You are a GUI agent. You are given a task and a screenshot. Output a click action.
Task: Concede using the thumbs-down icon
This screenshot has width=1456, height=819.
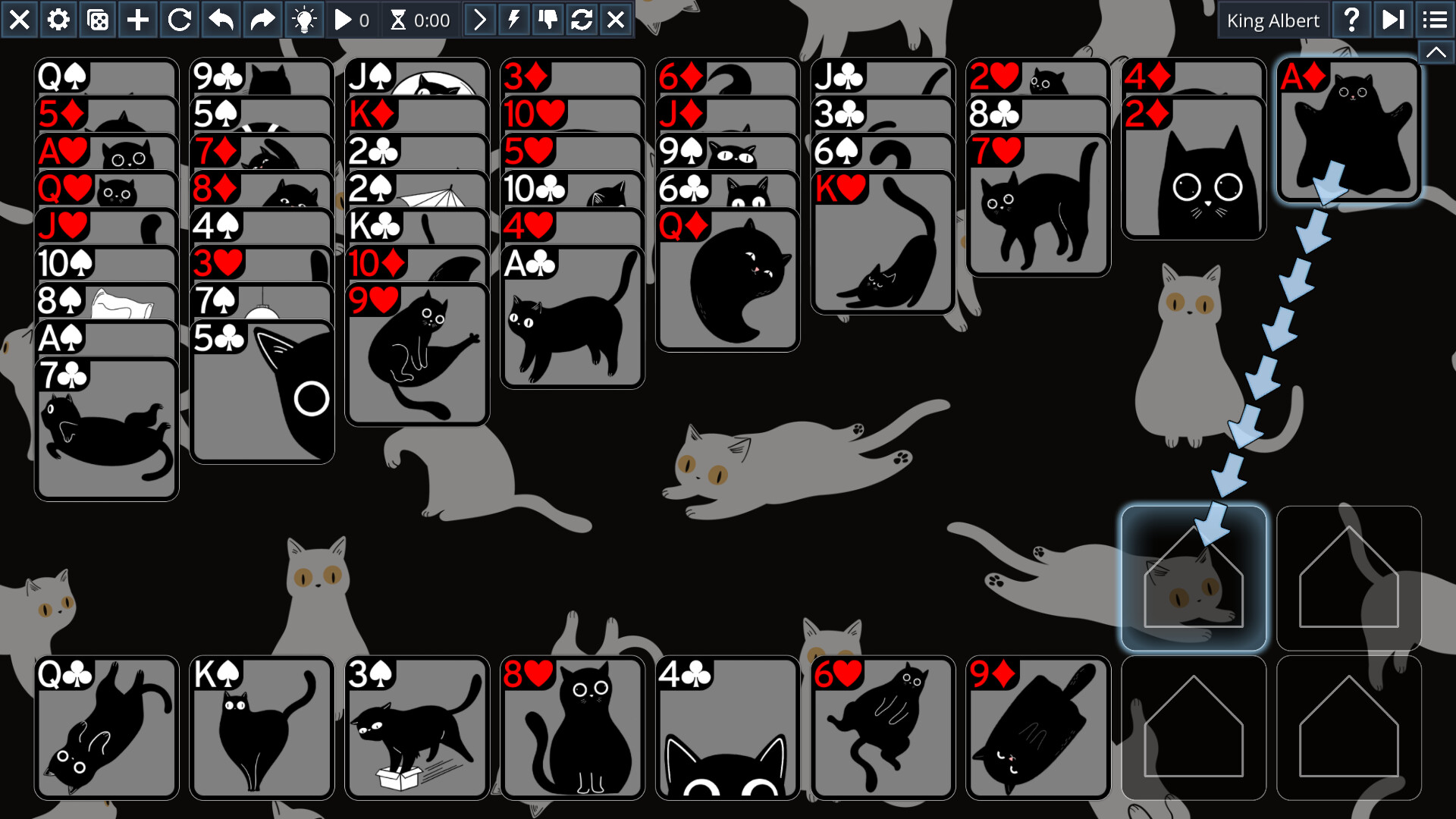coord(548,20)
